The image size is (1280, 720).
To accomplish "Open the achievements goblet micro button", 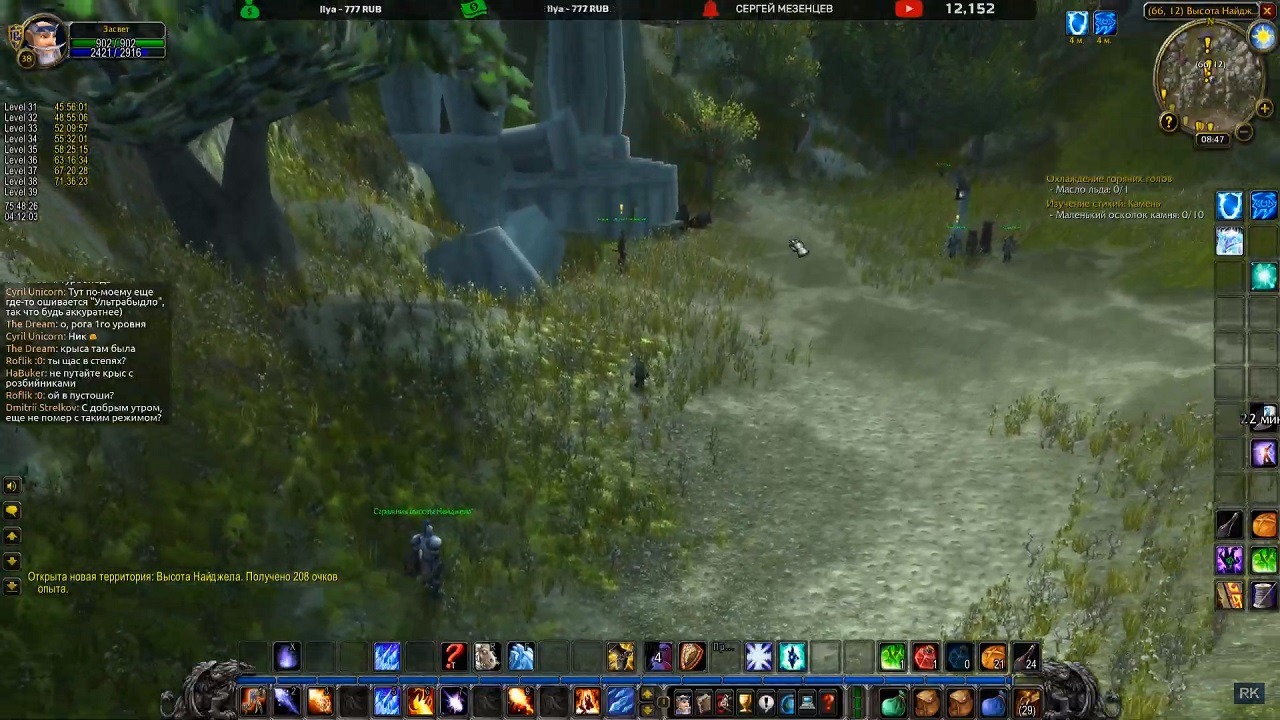I will coord(745,703).
